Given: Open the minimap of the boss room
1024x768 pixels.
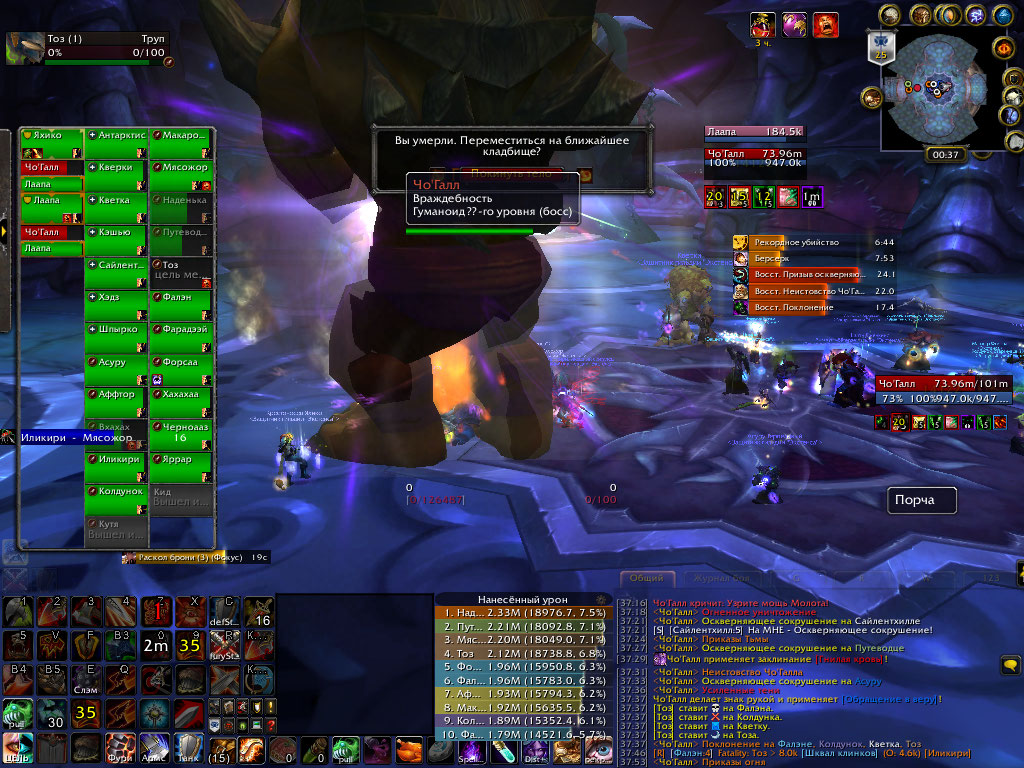Looking at the screenshot, I should (x=930, y=90).
